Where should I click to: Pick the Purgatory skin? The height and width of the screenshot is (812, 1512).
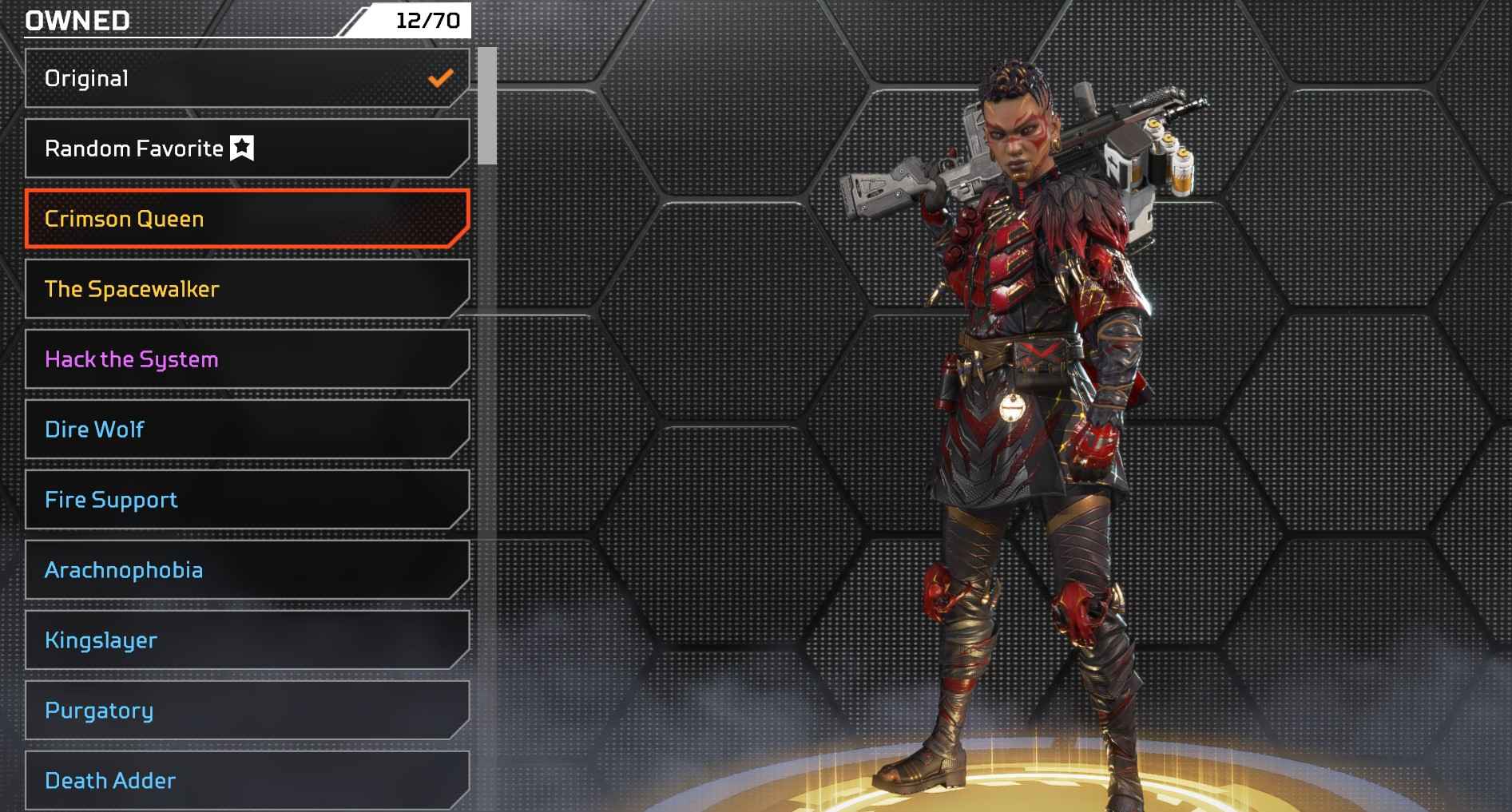(x=246, y=711)
